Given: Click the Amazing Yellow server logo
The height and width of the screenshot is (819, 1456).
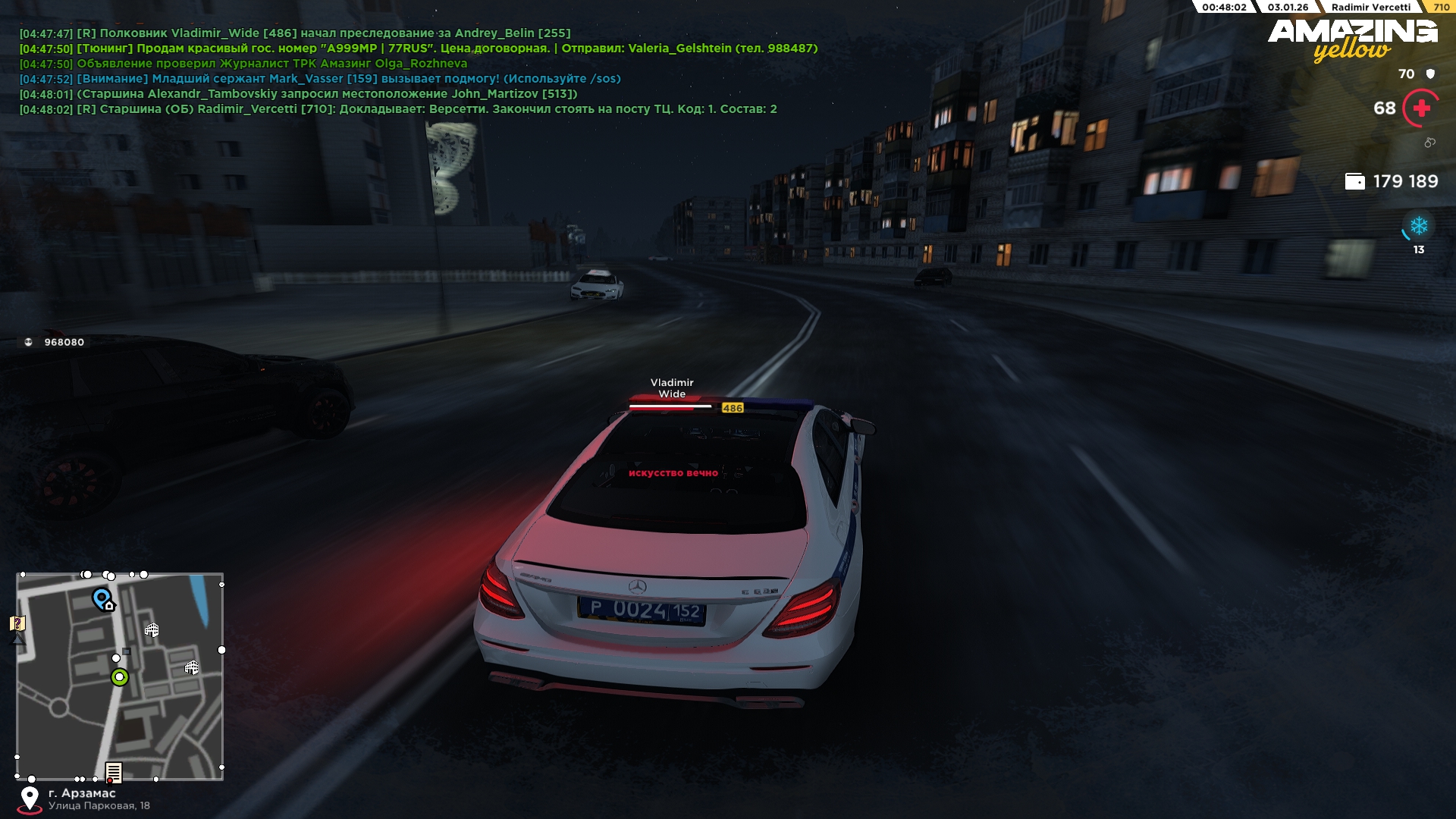Looking at the screenshot, I should point(1352,39).
